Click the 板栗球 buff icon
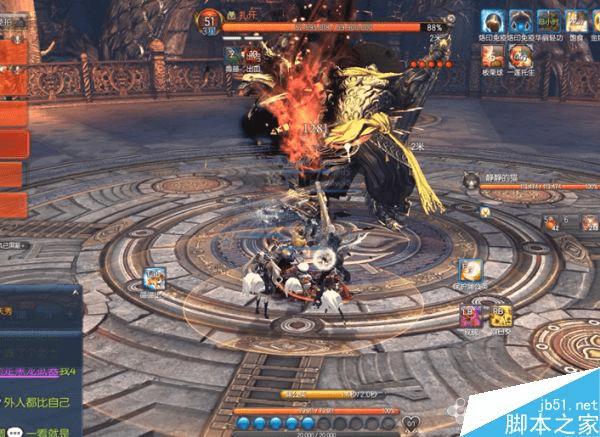Viewport: 600px width, 437px height. (x=492, y=55)
